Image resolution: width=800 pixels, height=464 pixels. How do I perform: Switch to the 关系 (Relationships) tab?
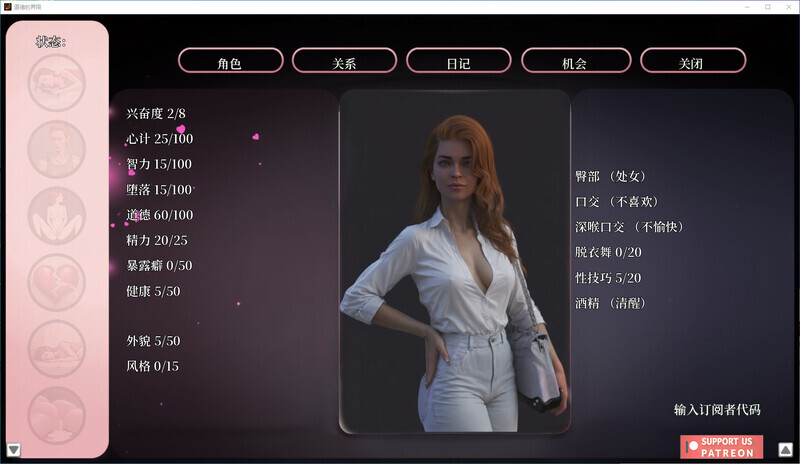(x=344, y=61)
